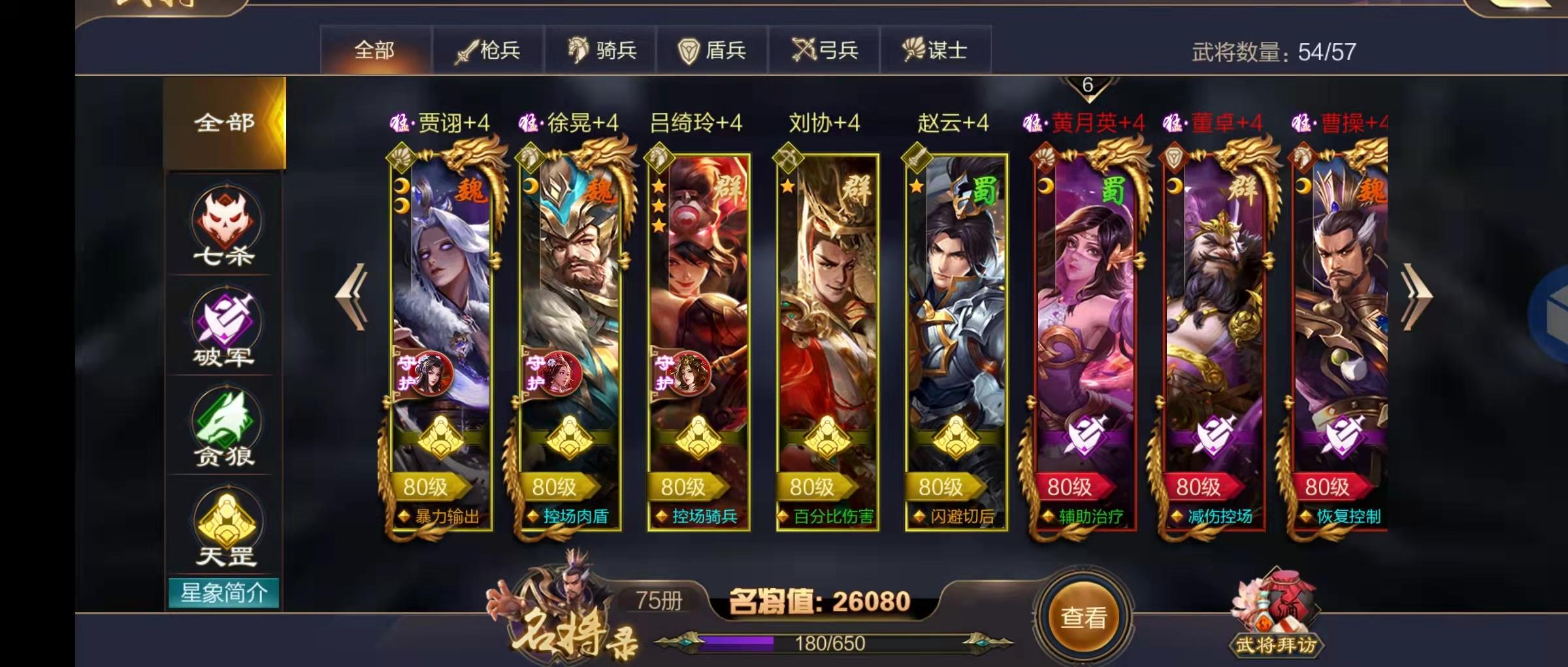
Task: Select the 全部 sidebar filter
Action: (225, 122)
